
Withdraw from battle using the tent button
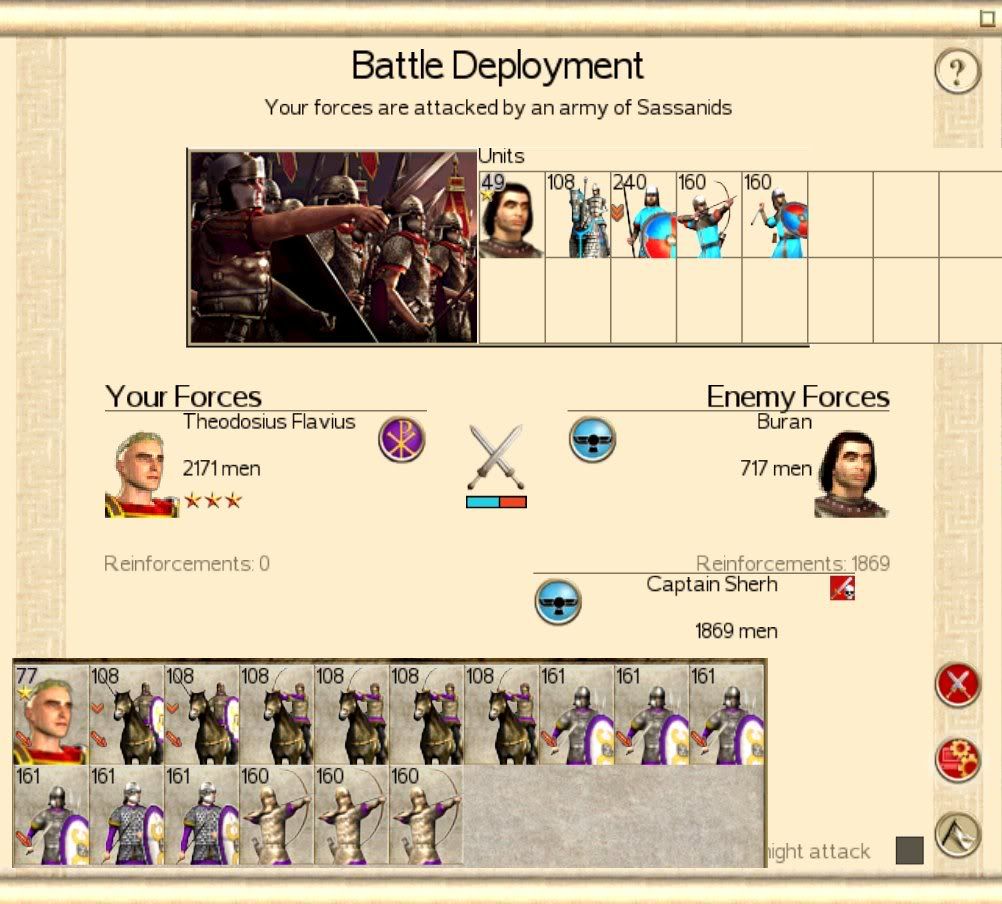[x=957, y=834]
